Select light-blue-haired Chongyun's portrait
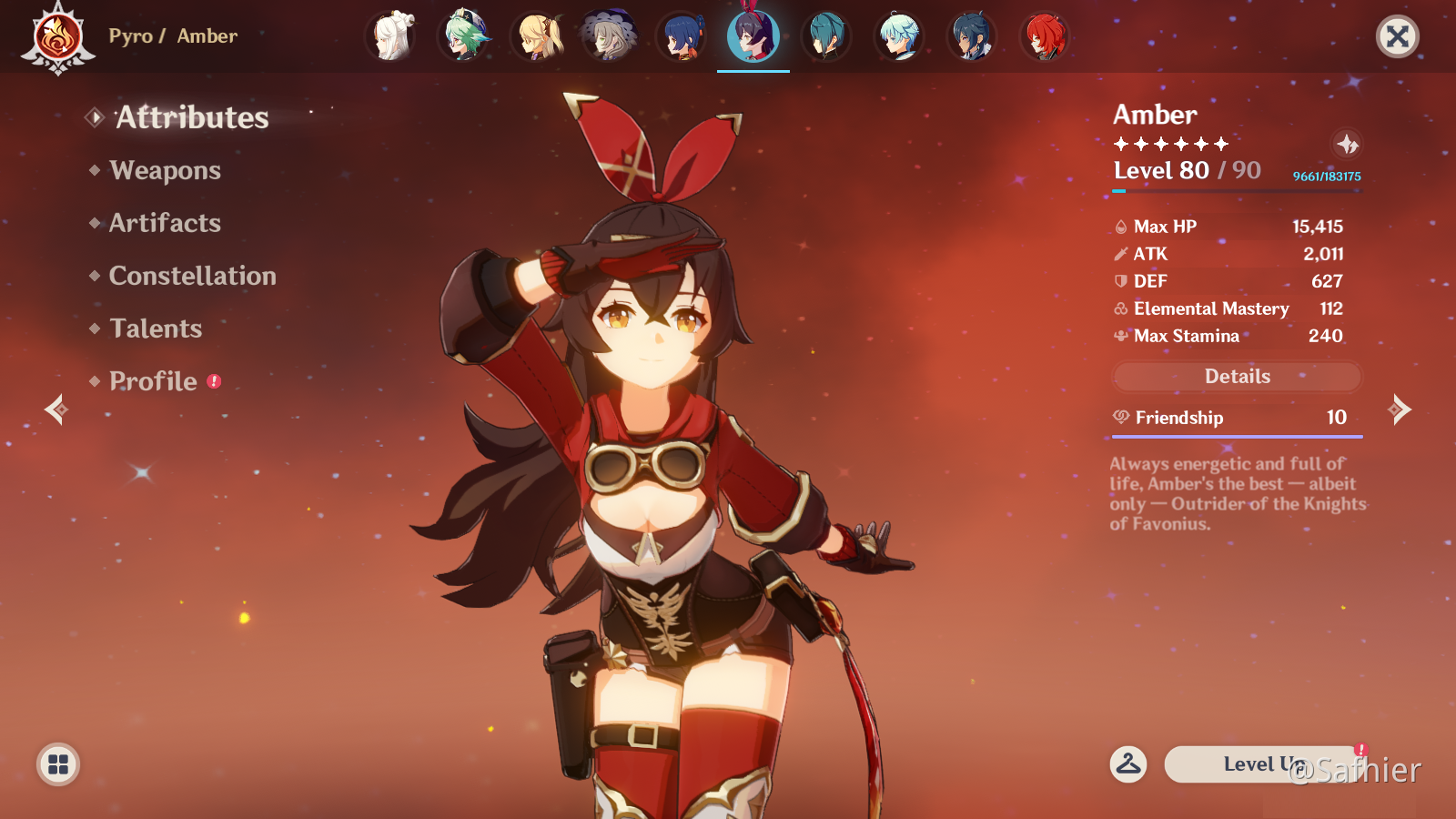The image size is (1456, 819). pyautogui.click(x=899, y=37)
